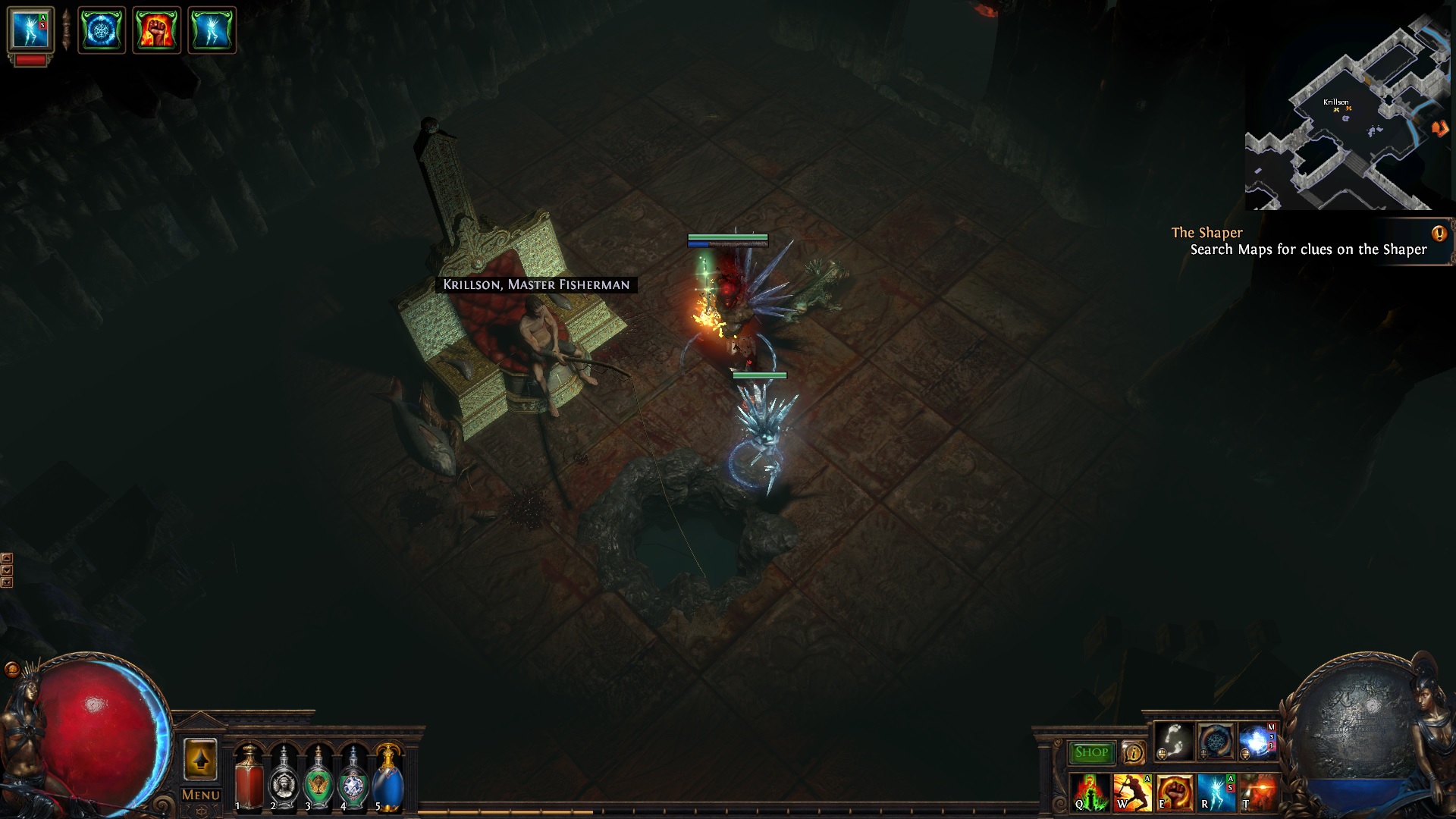Toggle the snowflake buff icon at top-left
Screen dimensions: 1456x819
click(102, 30)
